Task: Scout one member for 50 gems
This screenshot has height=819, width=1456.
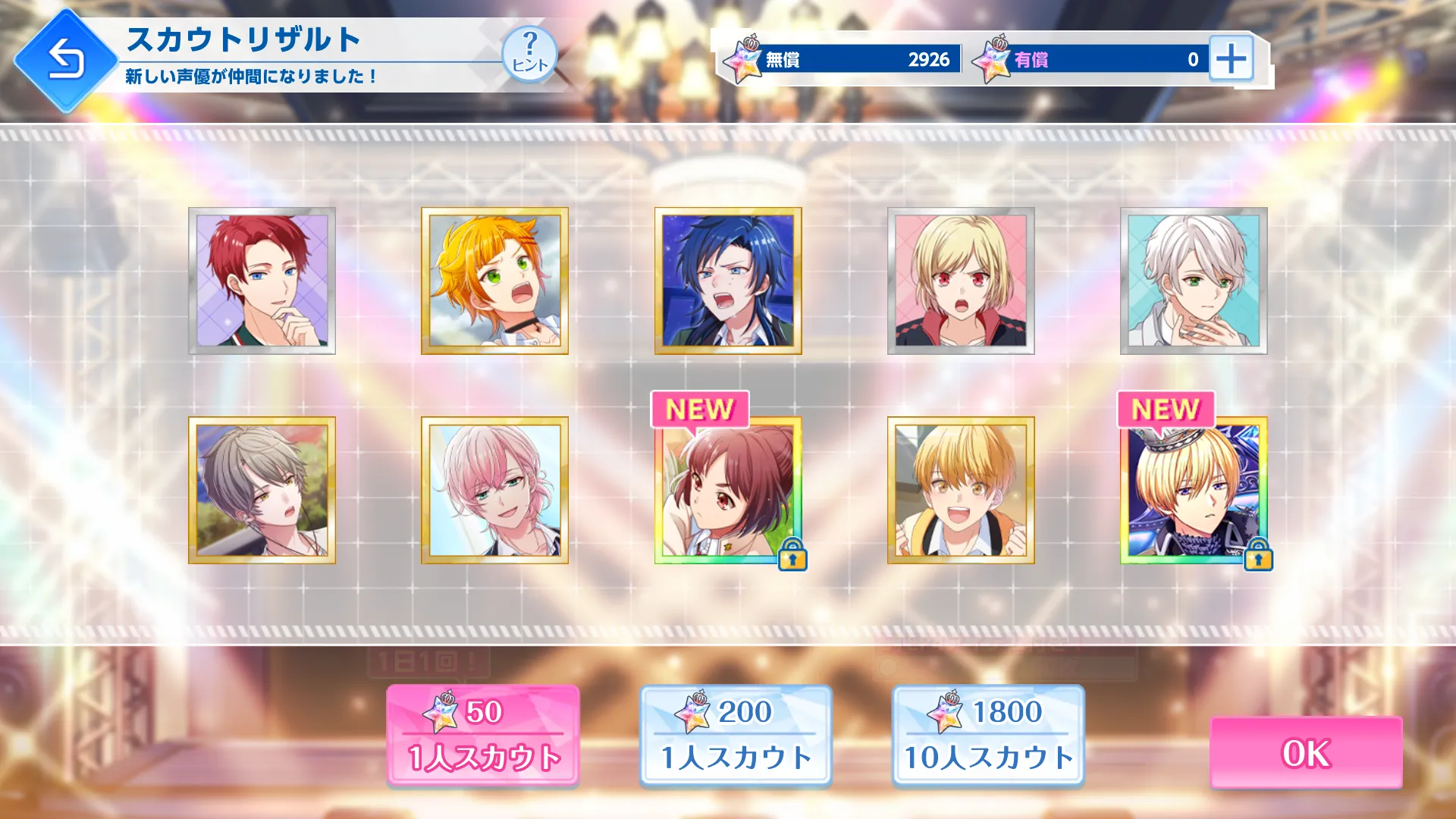Action: pos(483,735)
